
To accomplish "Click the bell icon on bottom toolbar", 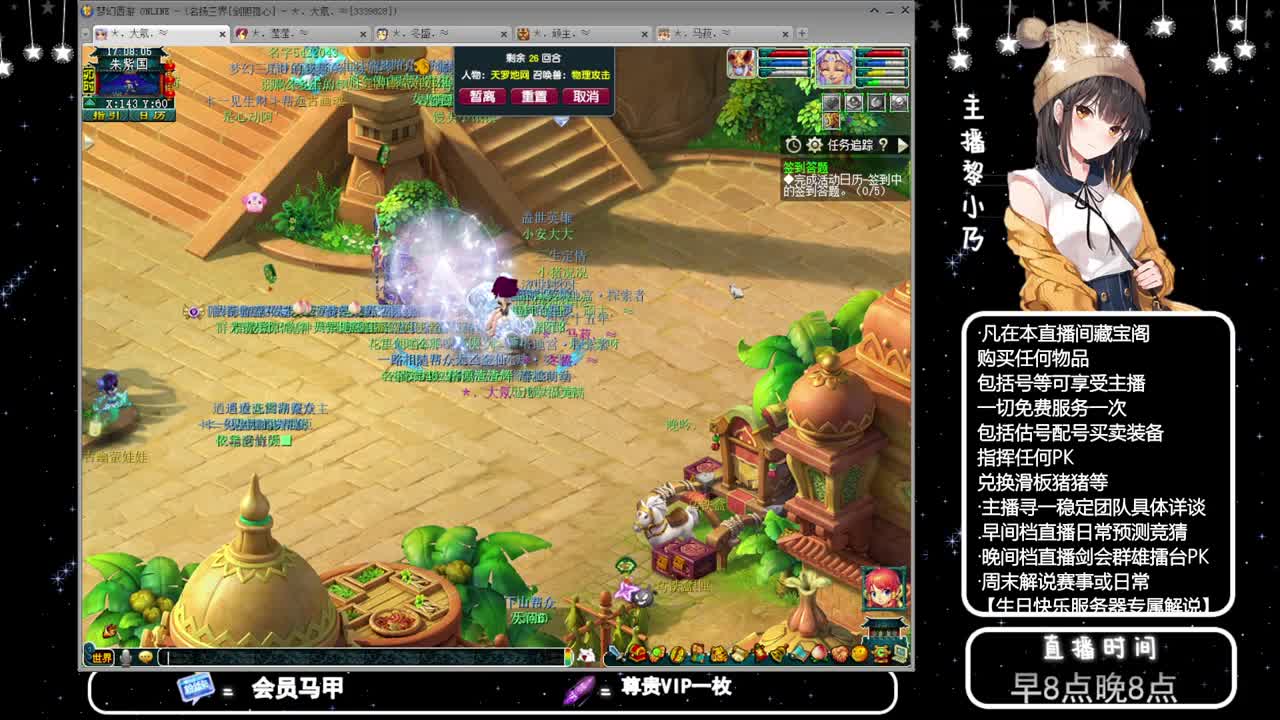I will [x=778, y=655].
